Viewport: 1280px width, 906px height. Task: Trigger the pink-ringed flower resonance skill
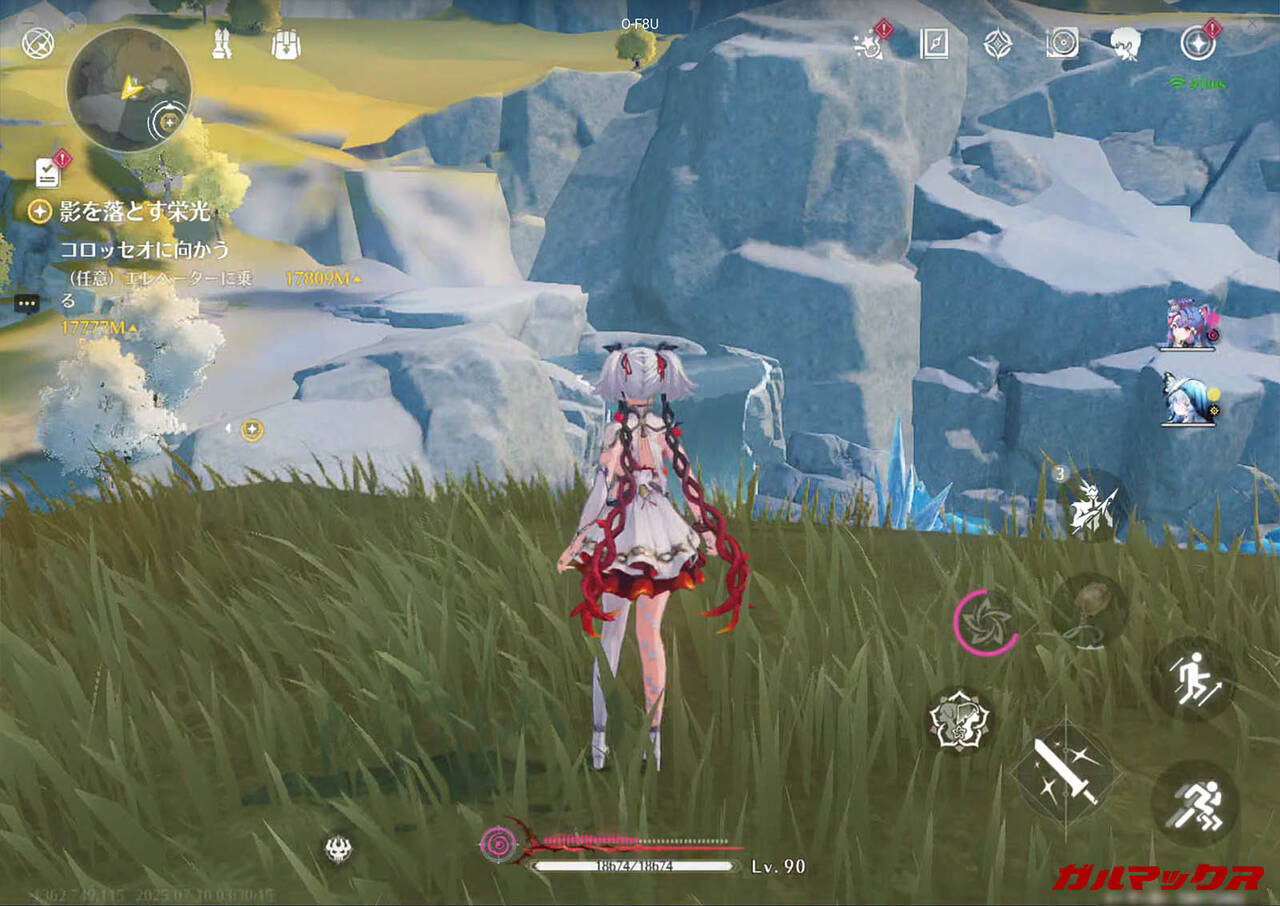pyautogui.click(x=988, y=622)
